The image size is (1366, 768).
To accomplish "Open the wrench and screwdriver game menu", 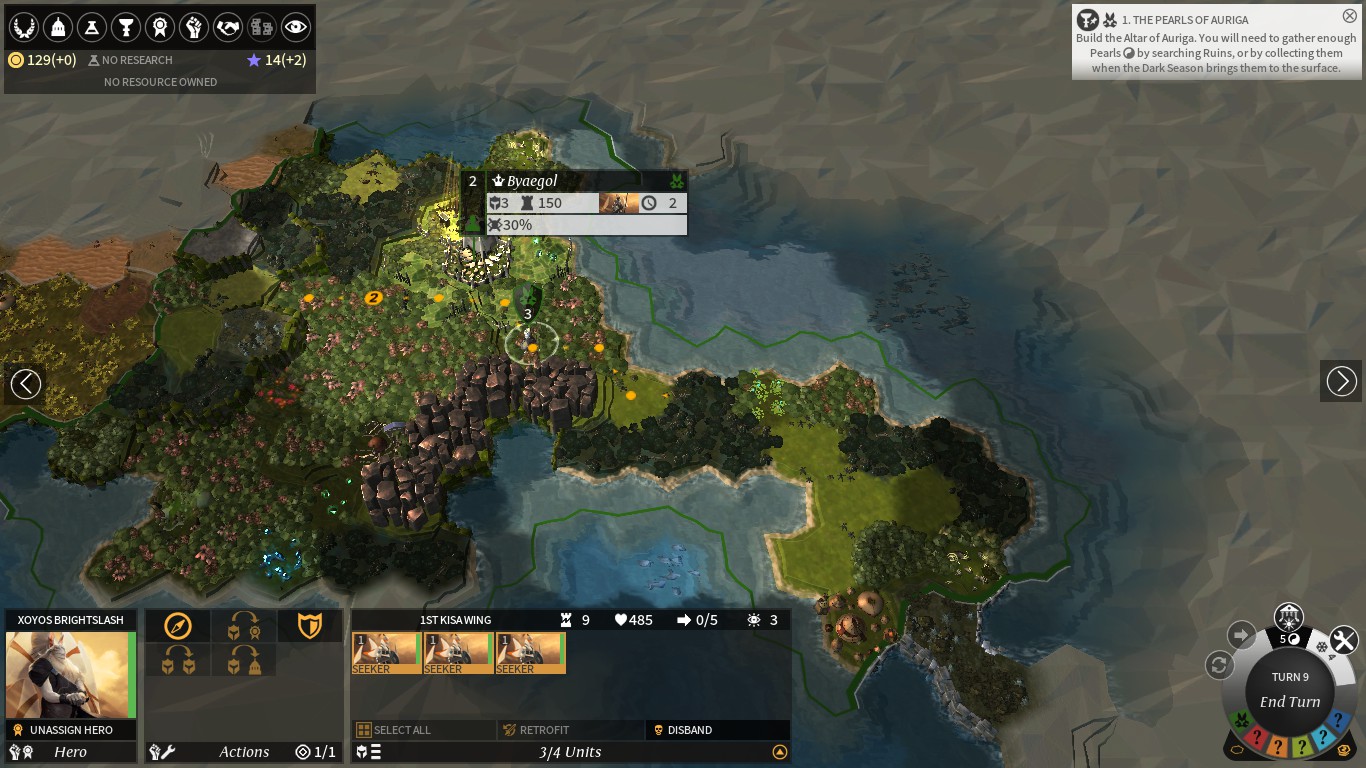I will point(1344,640).
